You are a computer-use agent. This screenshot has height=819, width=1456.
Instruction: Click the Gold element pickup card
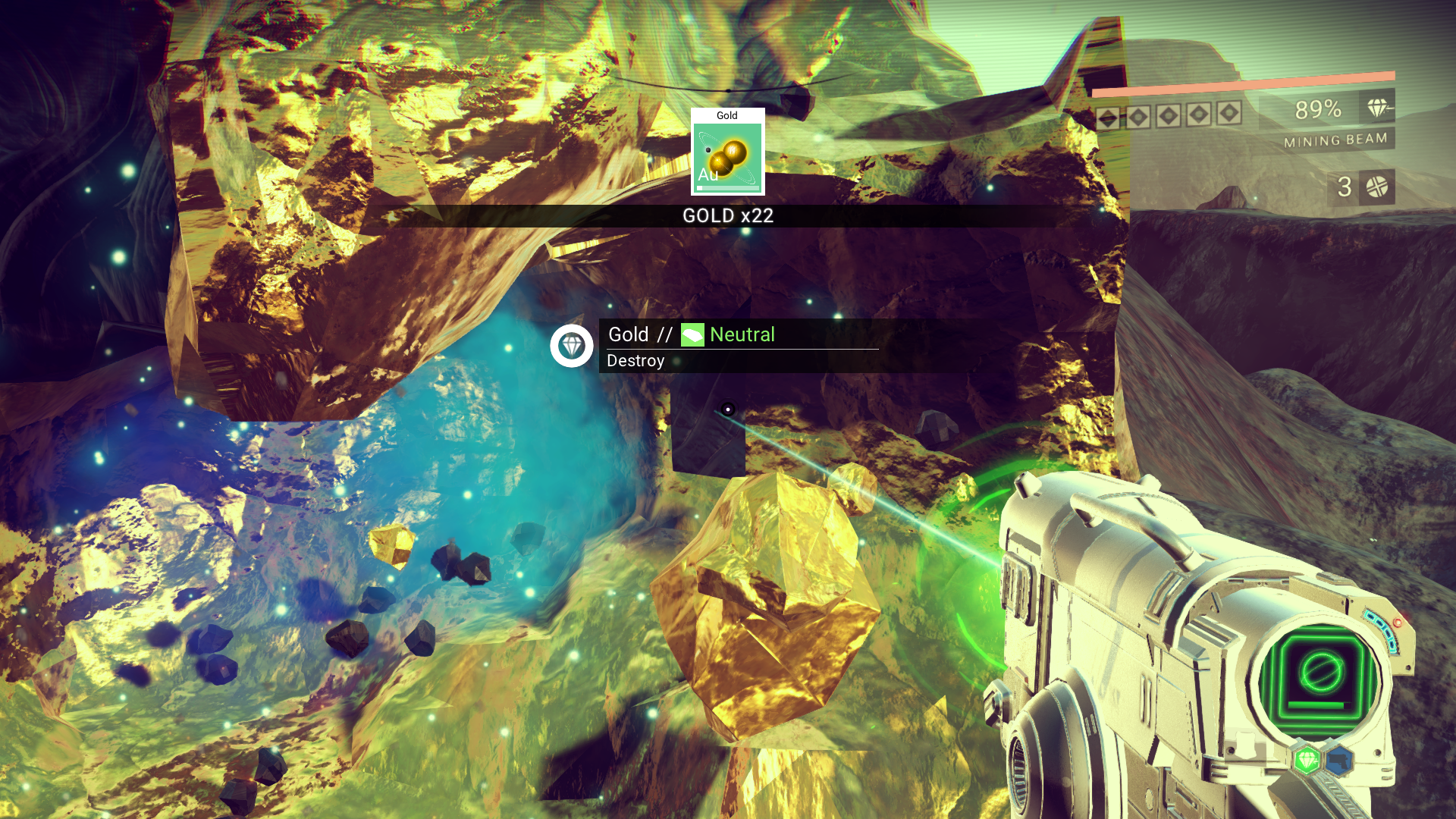727,152
